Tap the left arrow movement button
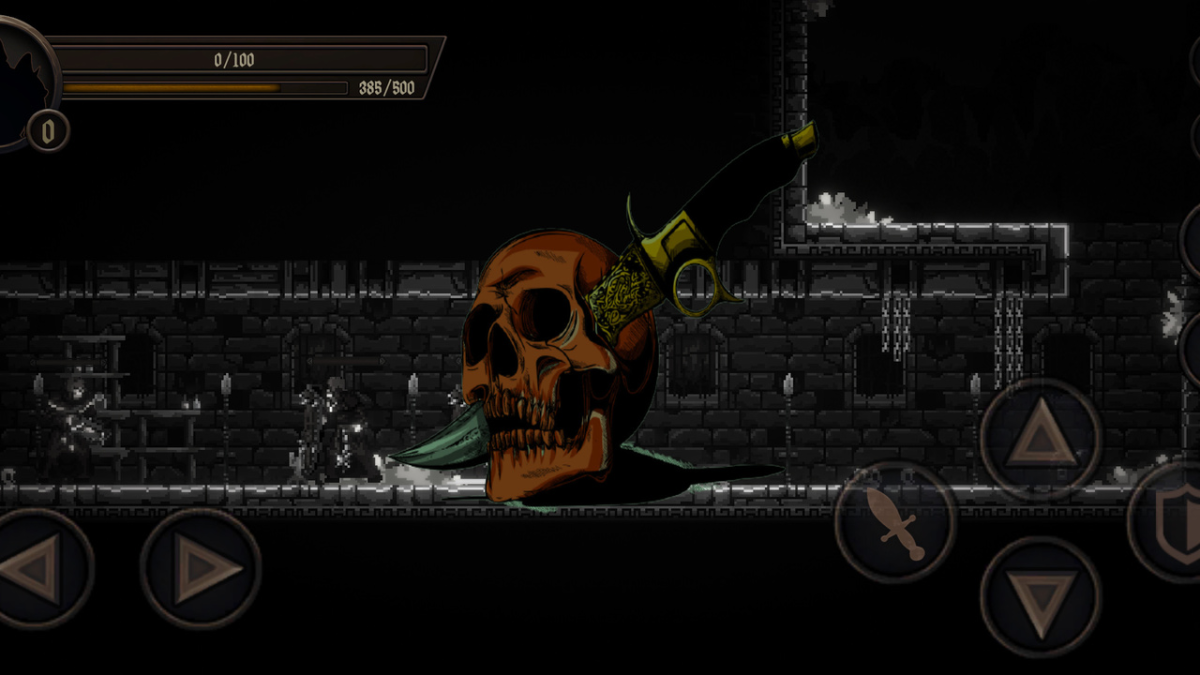Image resolution: width=1200 pixels, height=675 pixels. click(x=35, y=568)
